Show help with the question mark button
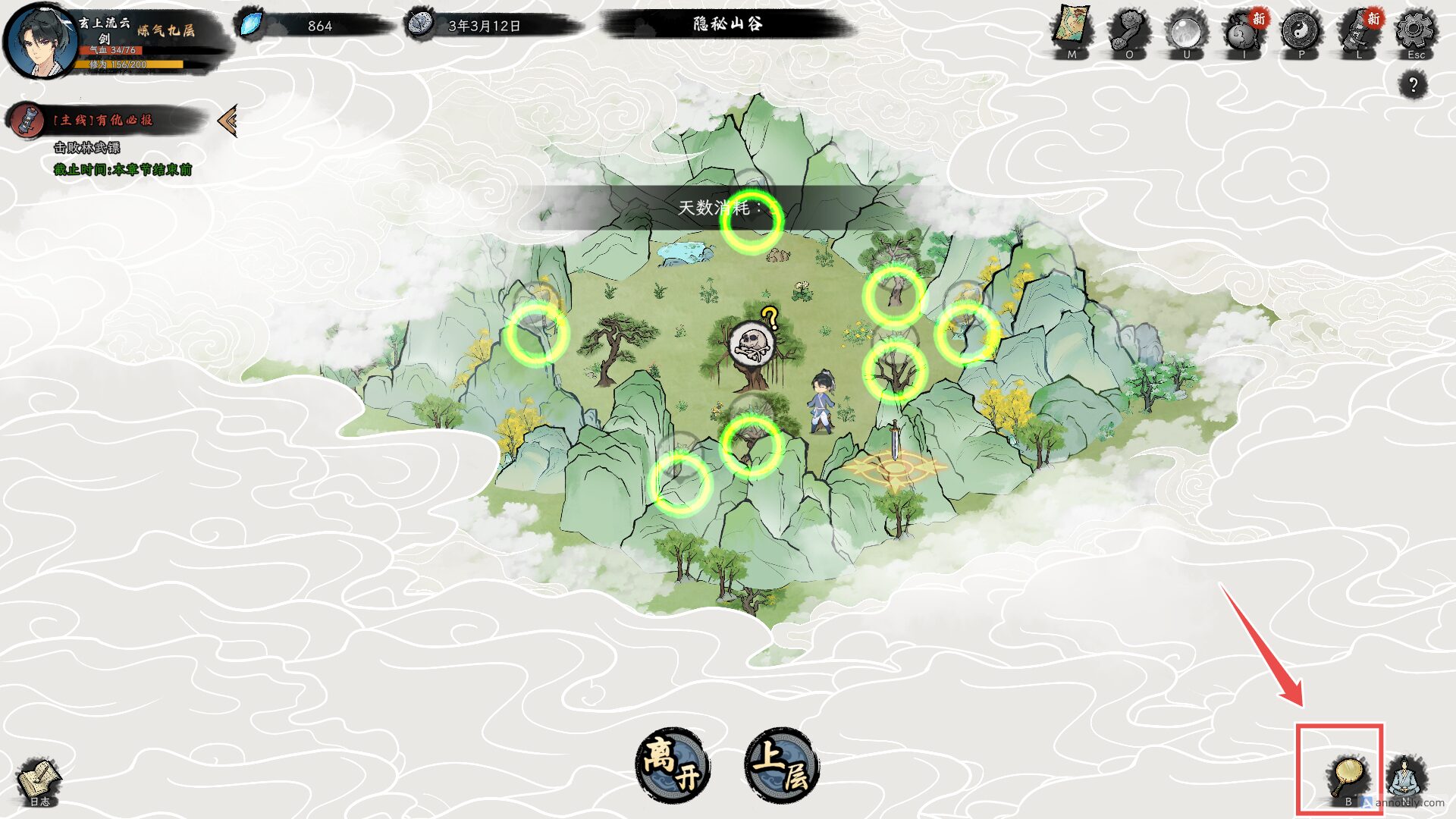 click(1413, 85)
